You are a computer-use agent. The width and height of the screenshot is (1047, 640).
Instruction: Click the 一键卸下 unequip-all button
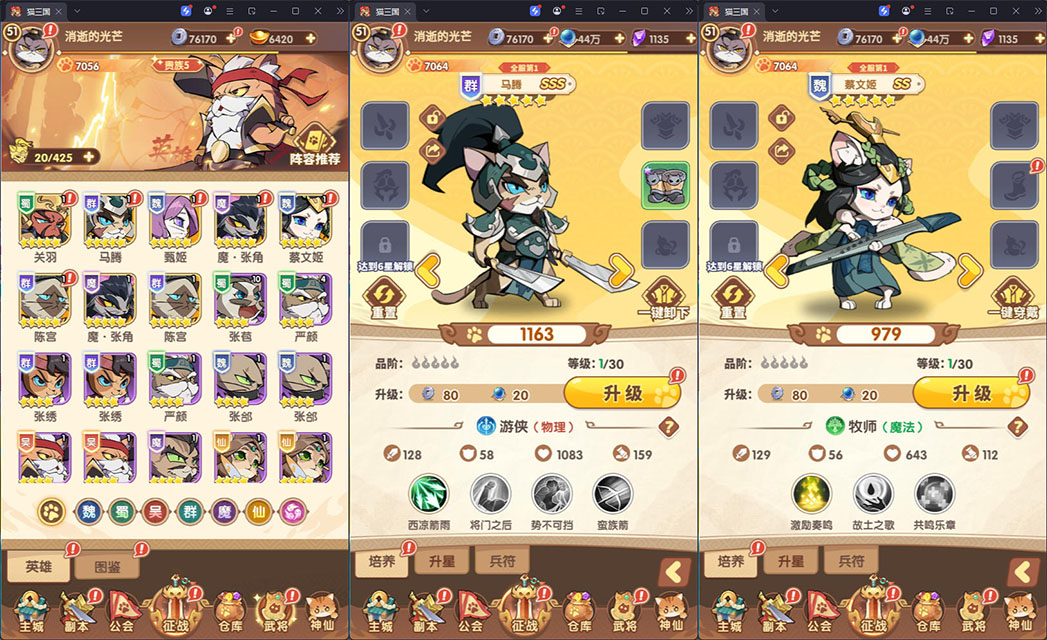coord(665,297)
